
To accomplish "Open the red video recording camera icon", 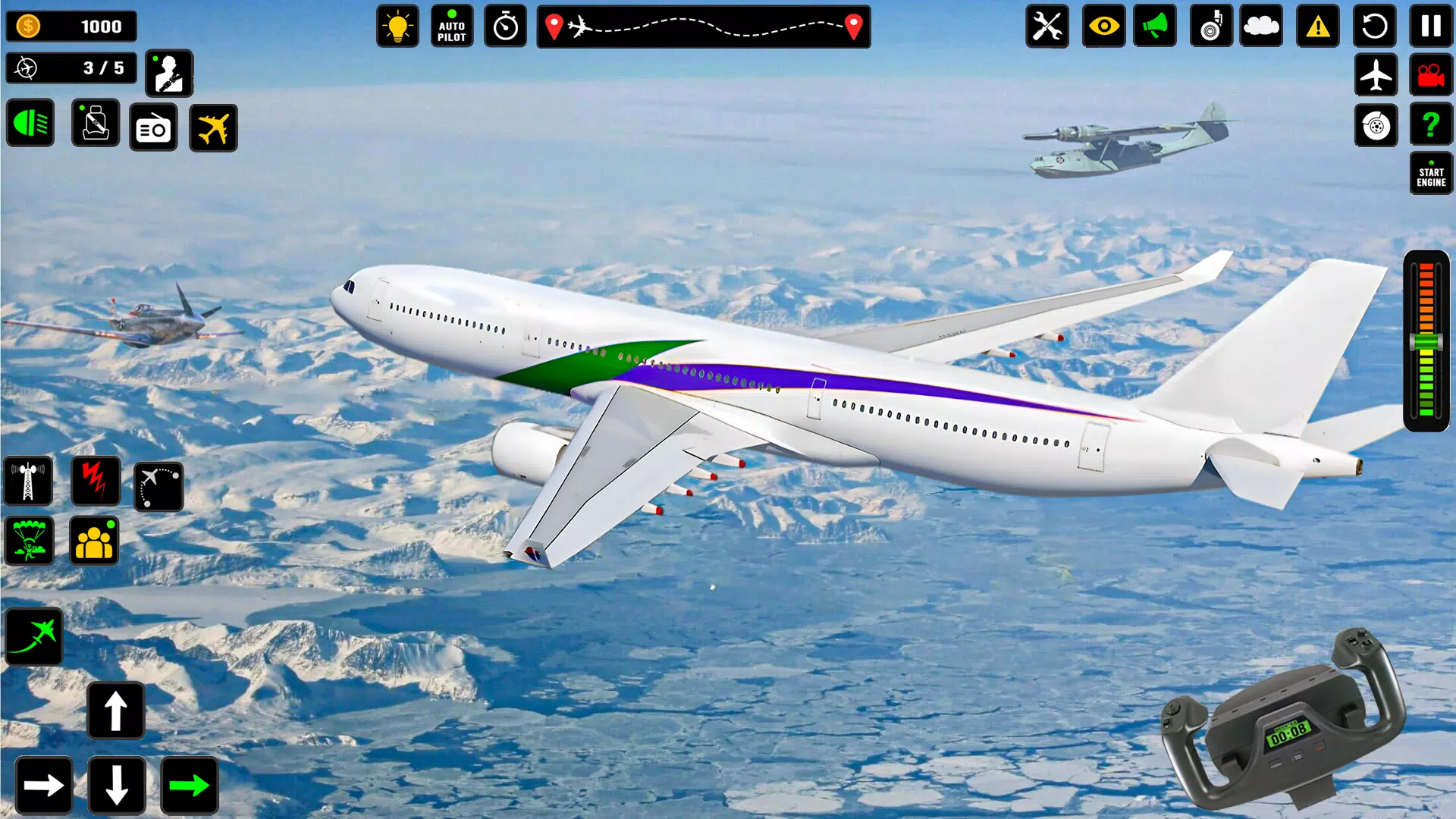I will 1430,75.
